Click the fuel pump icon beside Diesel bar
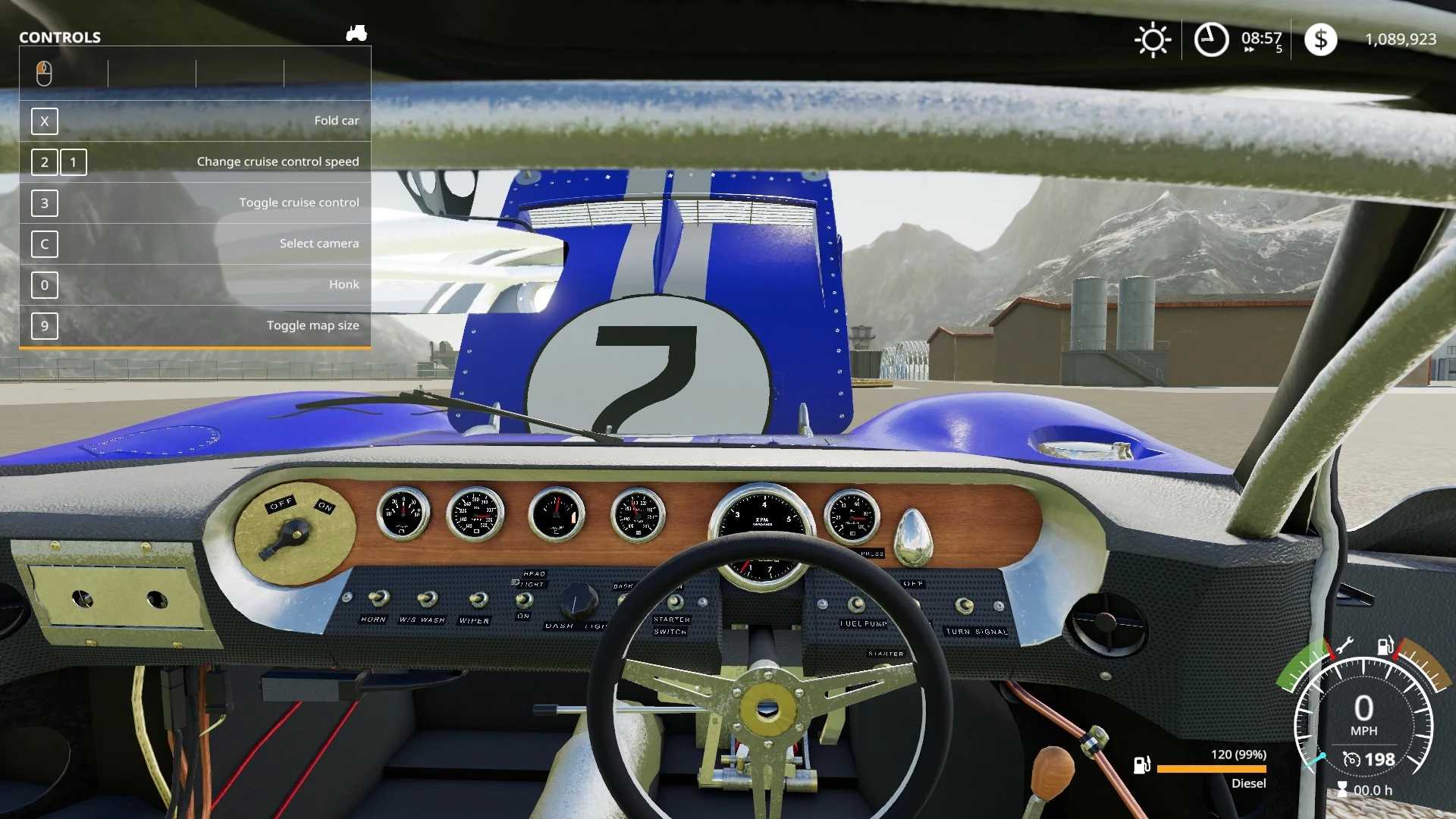The height and width of the screenshot is (819, 1456). pyautogui.click(x=1142, y=765)
